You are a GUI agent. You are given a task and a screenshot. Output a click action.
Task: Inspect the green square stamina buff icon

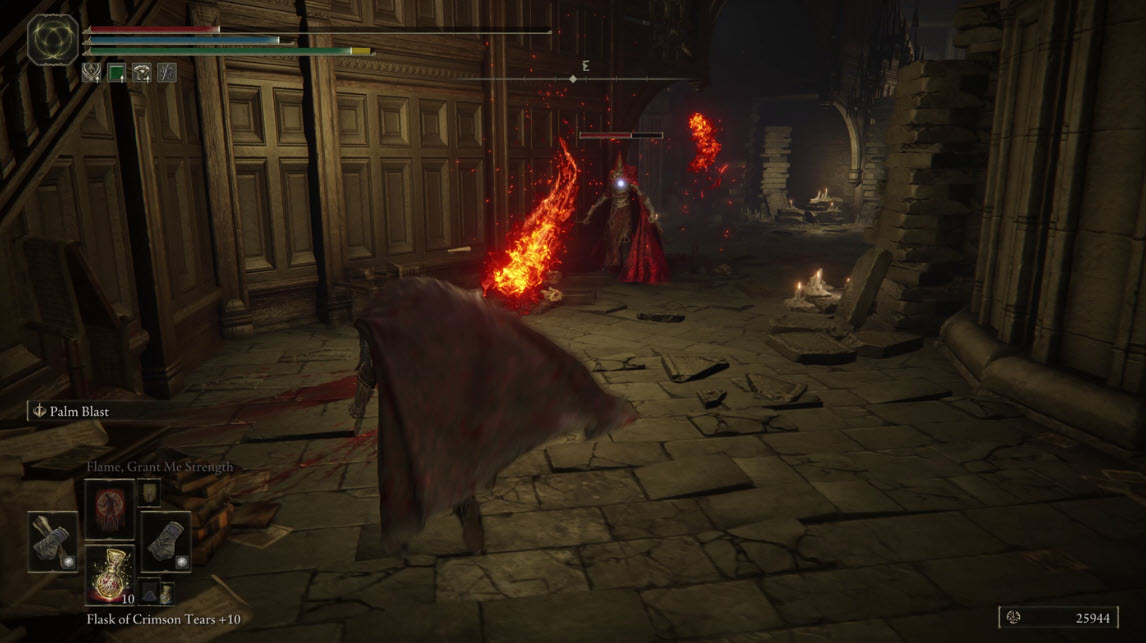tap(117, 72)
